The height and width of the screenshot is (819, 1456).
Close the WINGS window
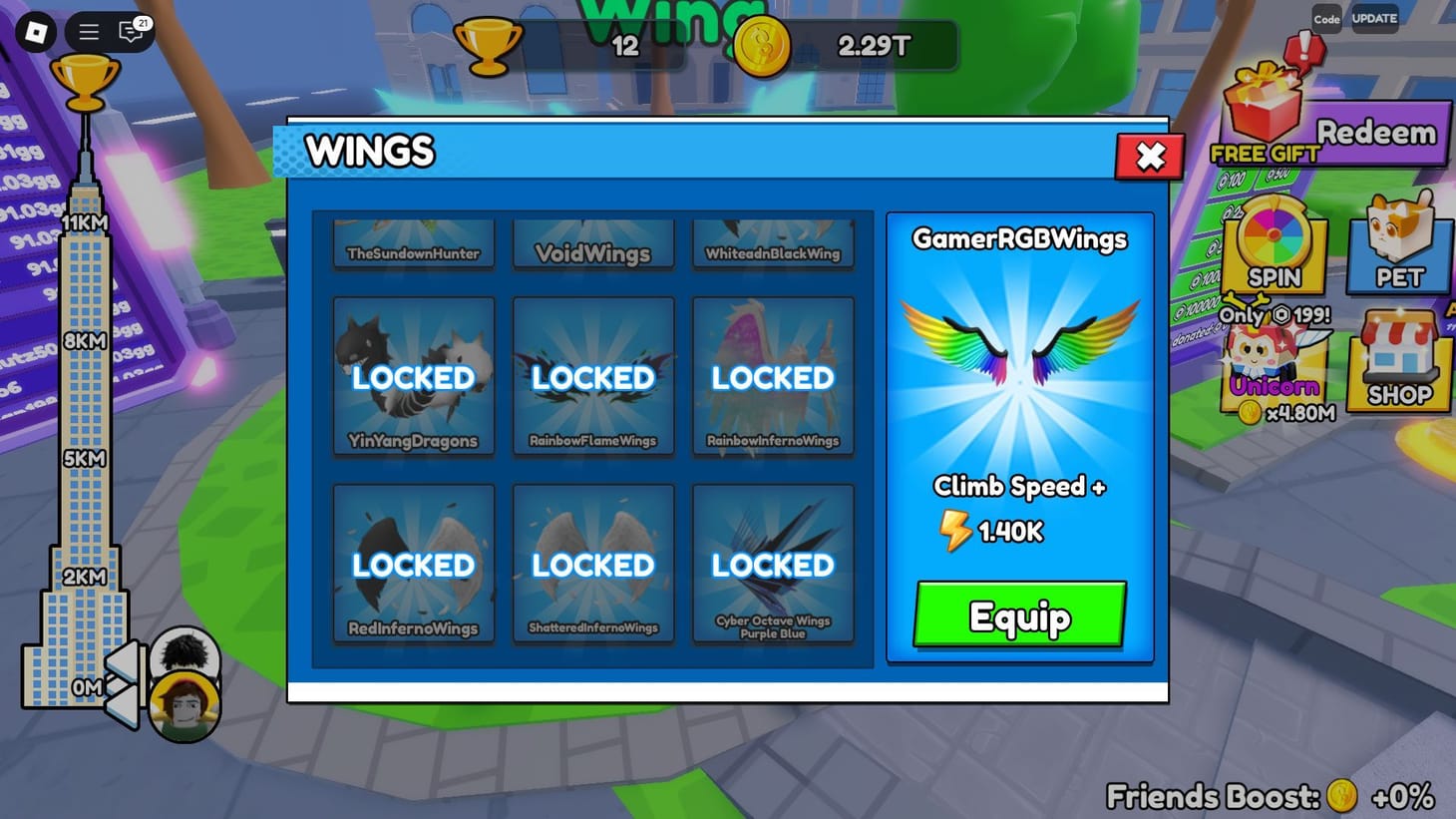coord(1148,157)
